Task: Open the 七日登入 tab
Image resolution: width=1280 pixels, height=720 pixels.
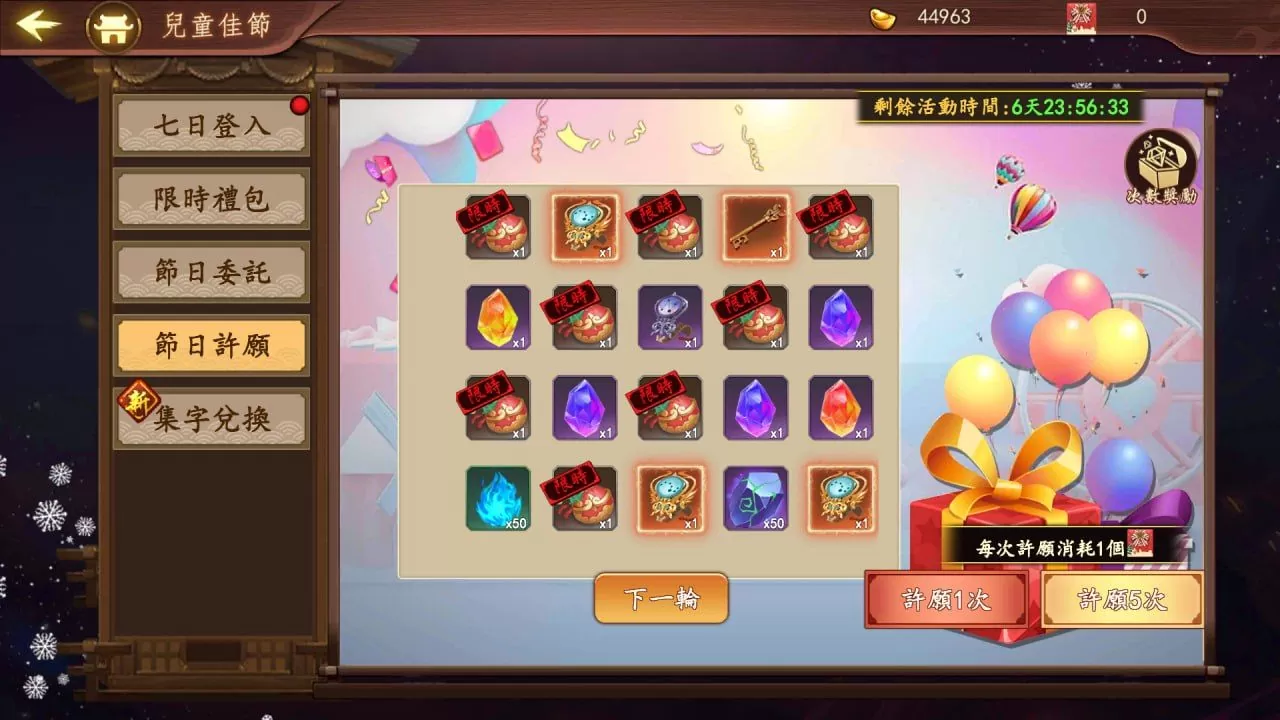Action: [212, 126]
